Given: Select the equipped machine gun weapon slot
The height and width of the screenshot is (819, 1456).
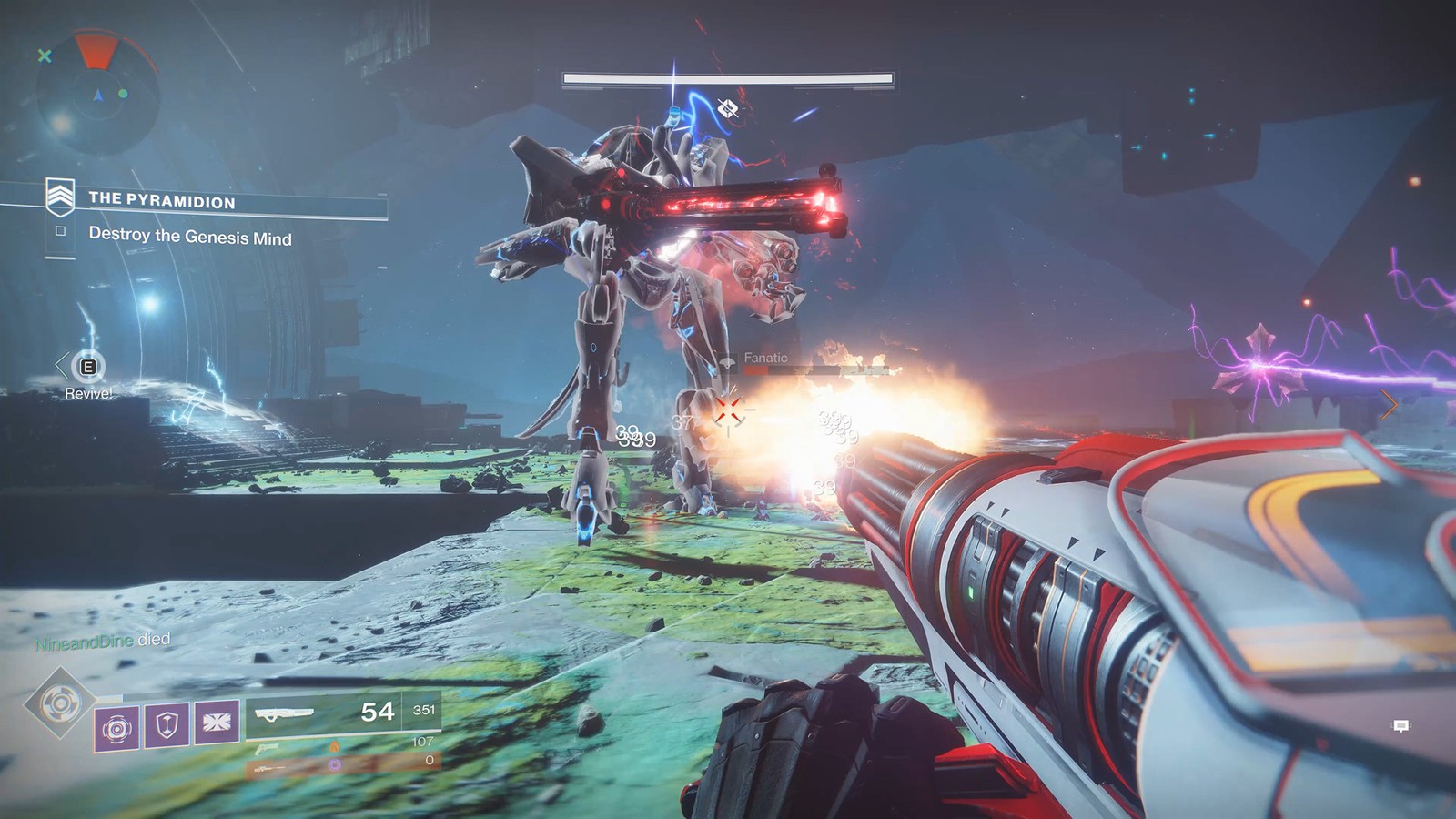Looking at the screenshot, I should [x=342, y=713].
